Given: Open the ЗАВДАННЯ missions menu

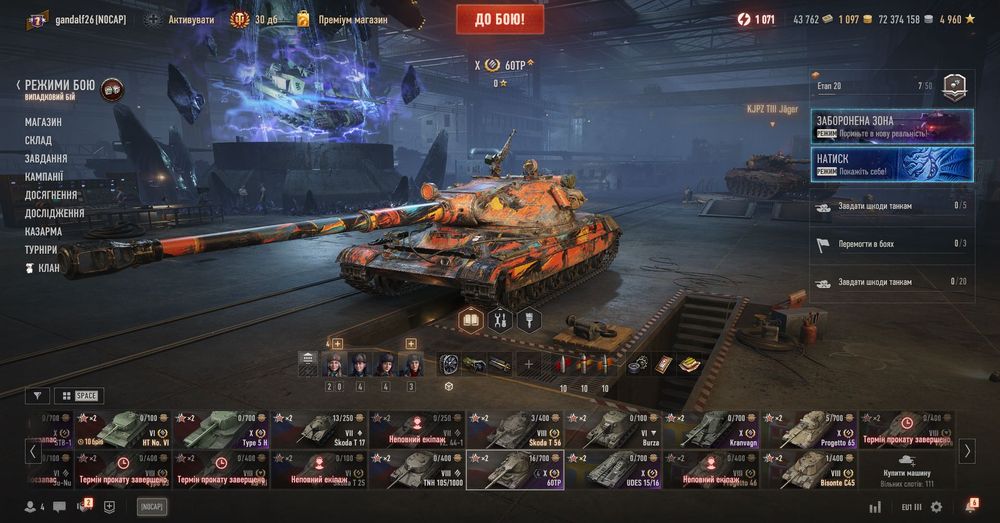Looking at the screenshot, I should pyautogui.click(x=46, y=158).
